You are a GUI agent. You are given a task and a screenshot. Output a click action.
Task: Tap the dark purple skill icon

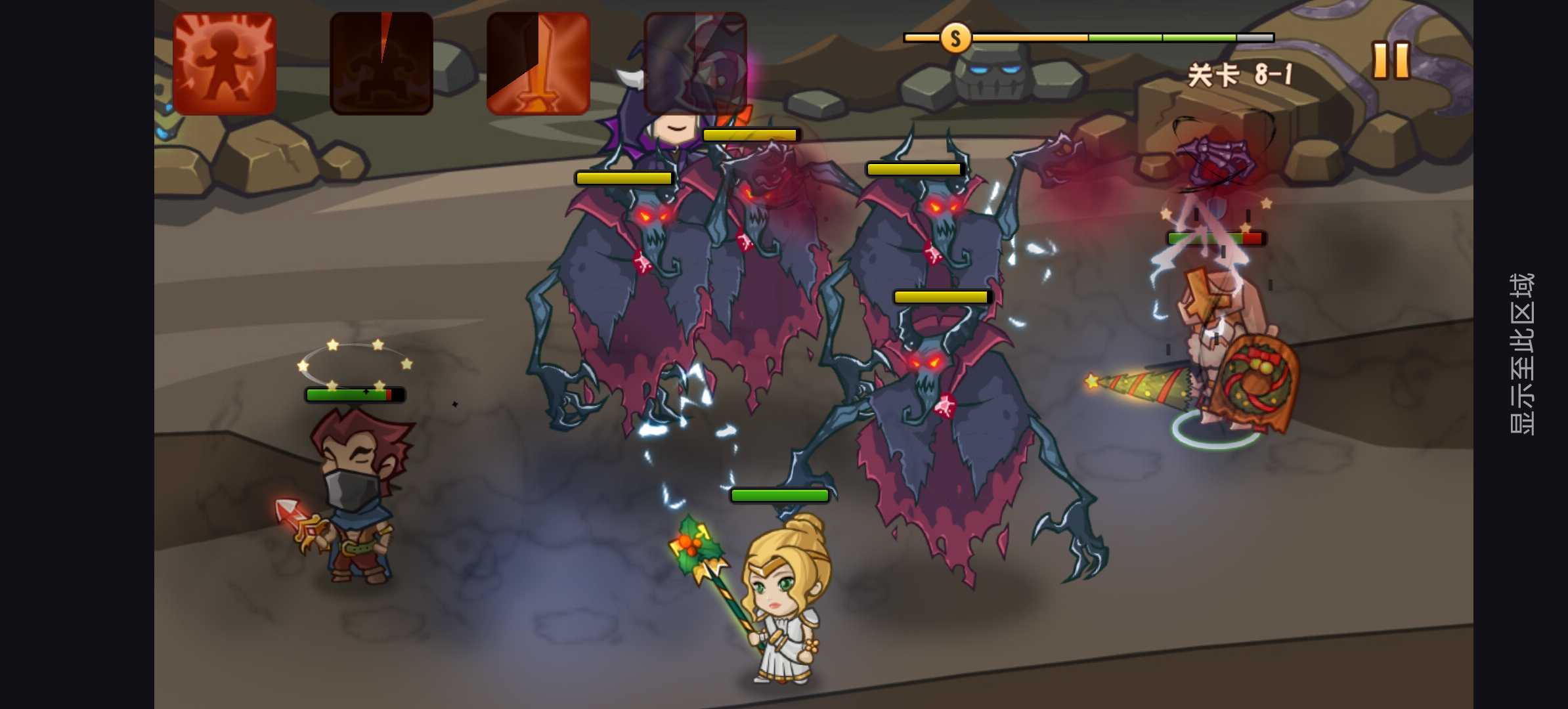[695, 64]
